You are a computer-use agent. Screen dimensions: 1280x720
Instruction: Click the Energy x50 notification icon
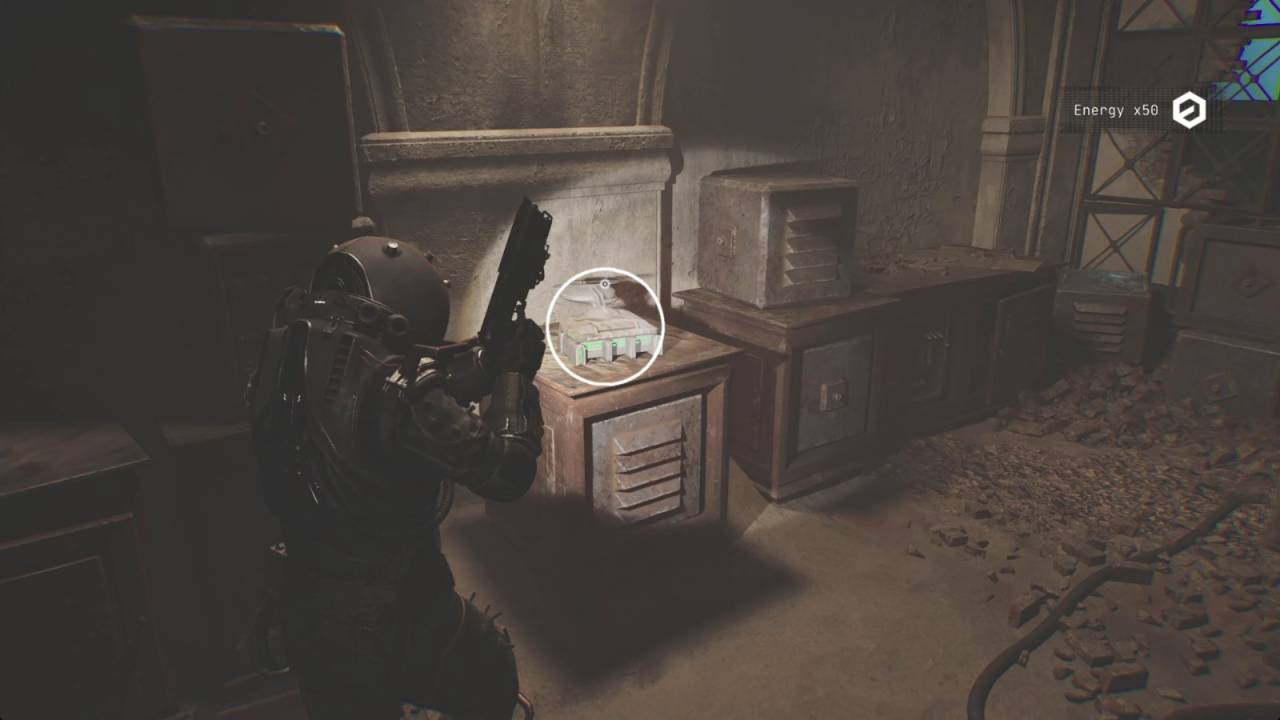point(1189,110)
